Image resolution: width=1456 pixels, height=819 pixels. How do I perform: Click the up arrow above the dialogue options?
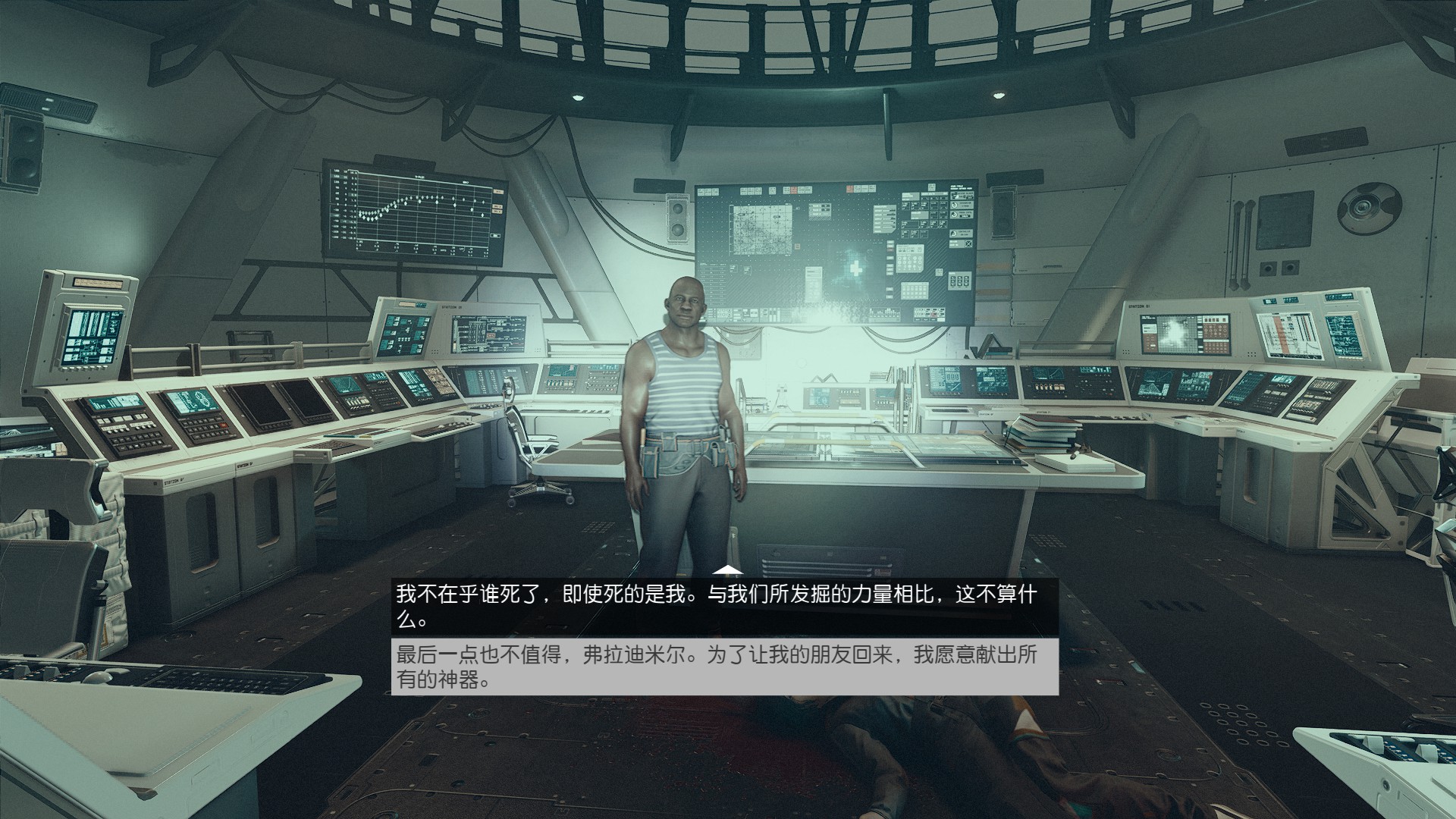728,570
